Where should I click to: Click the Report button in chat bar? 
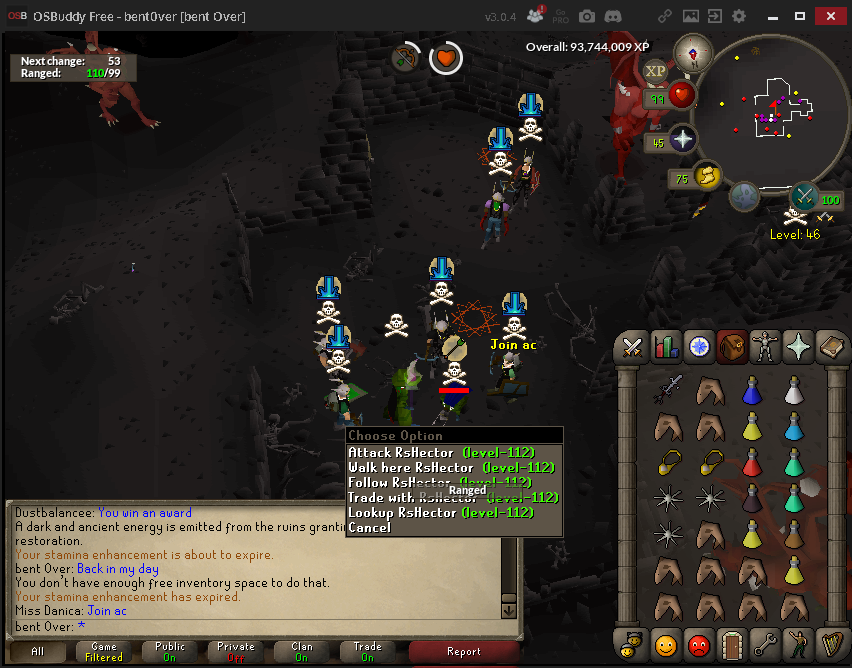pos(463,651)
